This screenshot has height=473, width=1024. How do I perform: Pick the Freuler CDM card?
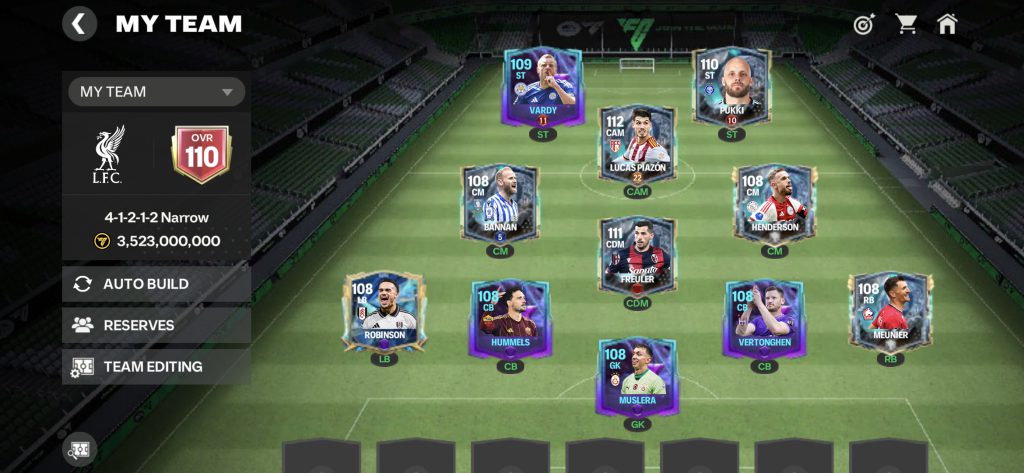coord(637,256)
